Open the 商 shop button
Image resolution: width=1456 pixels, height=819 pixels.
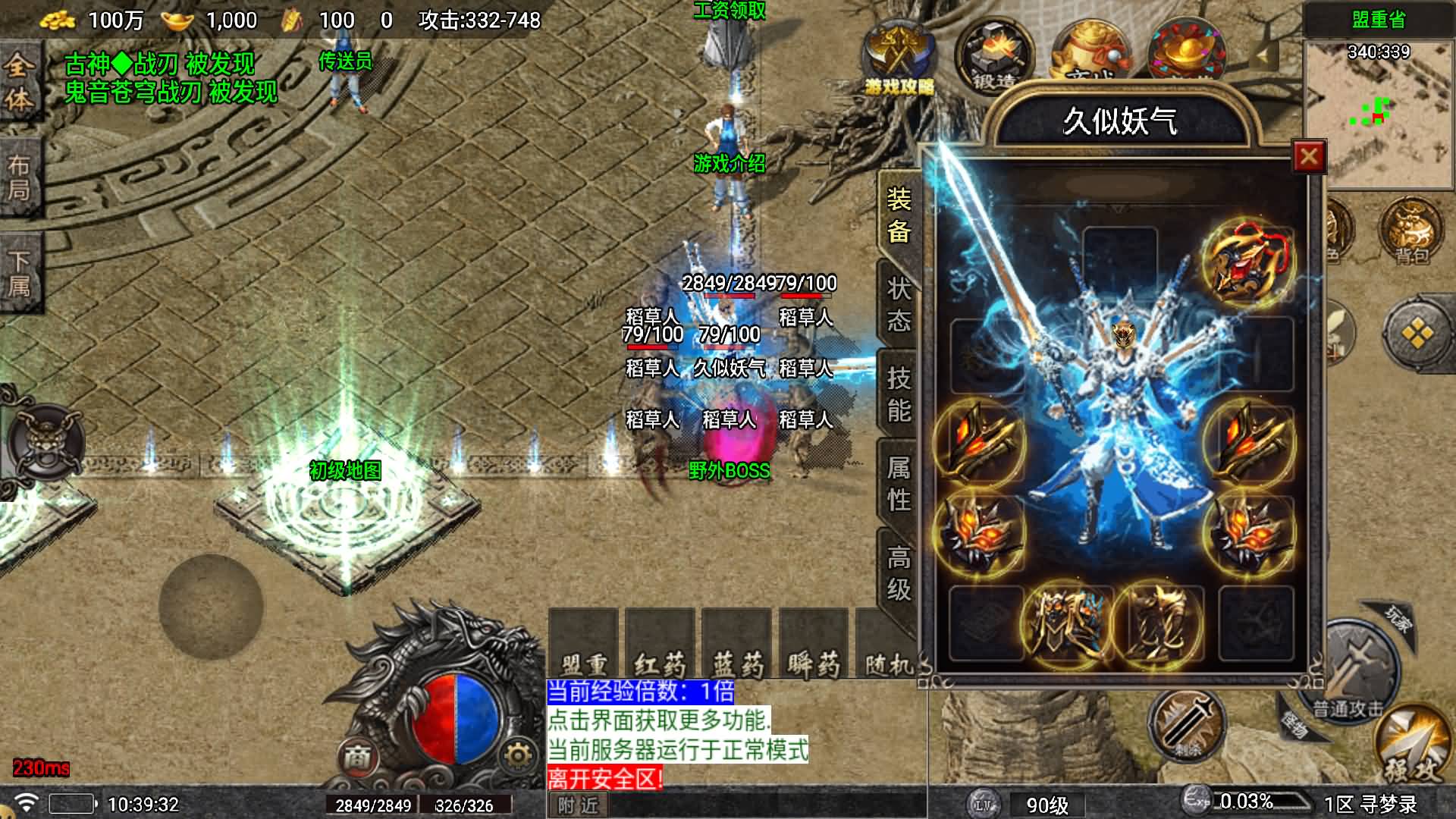357,755
